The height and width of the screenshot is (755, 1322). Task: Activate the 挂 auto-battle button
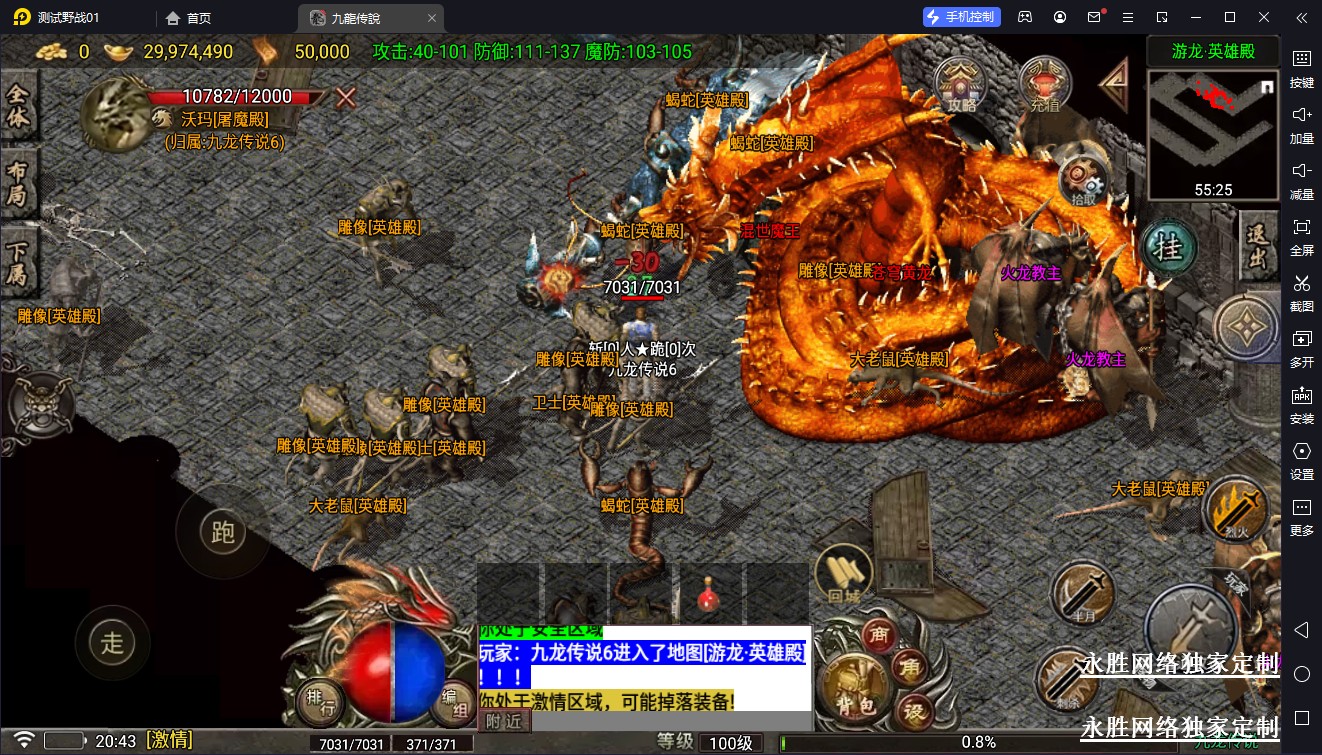pos(1169,246)
